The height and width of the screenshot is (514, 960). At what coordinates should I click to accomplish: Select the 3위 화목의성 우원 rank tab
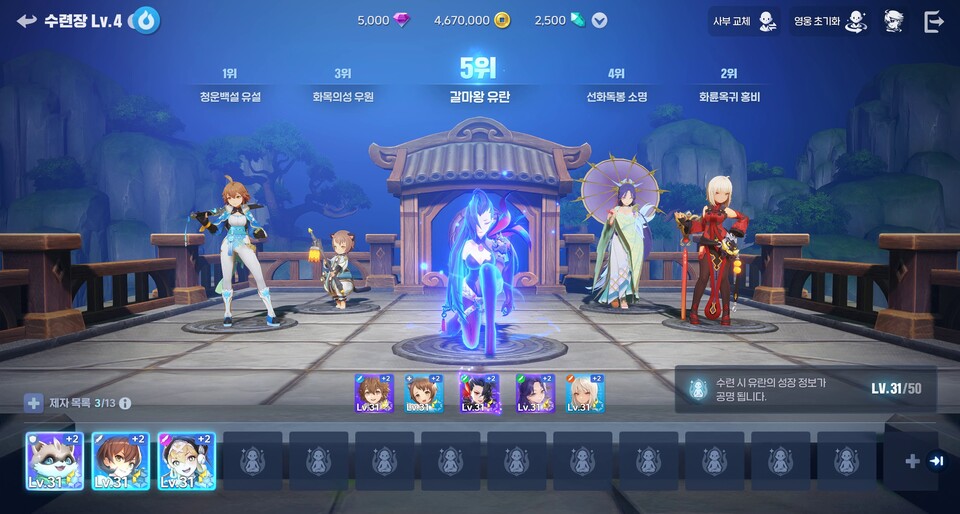[x=342, y=87]
